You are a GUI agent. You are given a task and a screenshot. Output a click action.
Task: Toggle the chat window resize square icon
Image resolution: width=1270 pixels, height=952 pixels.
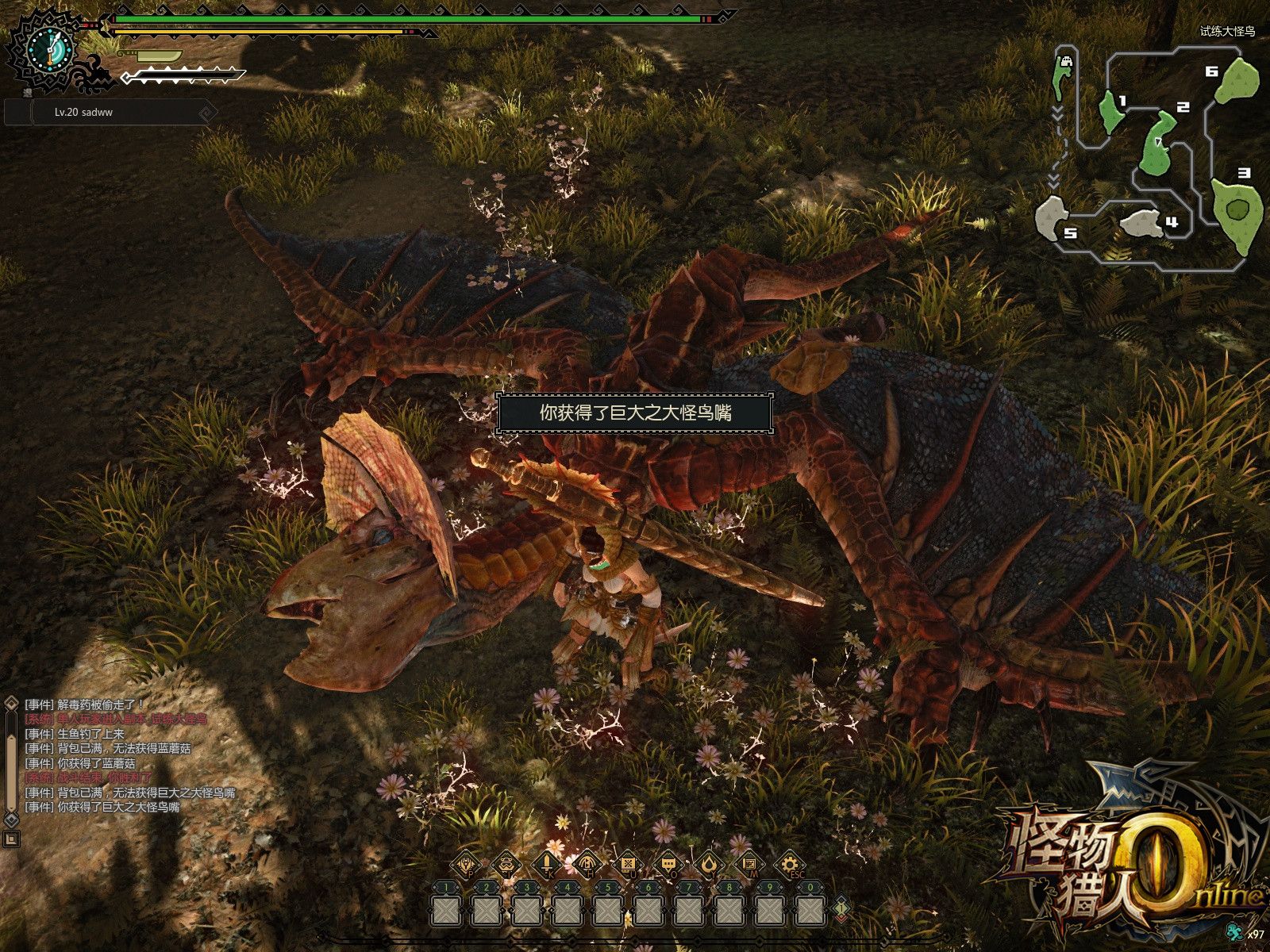tap(12, 838)
